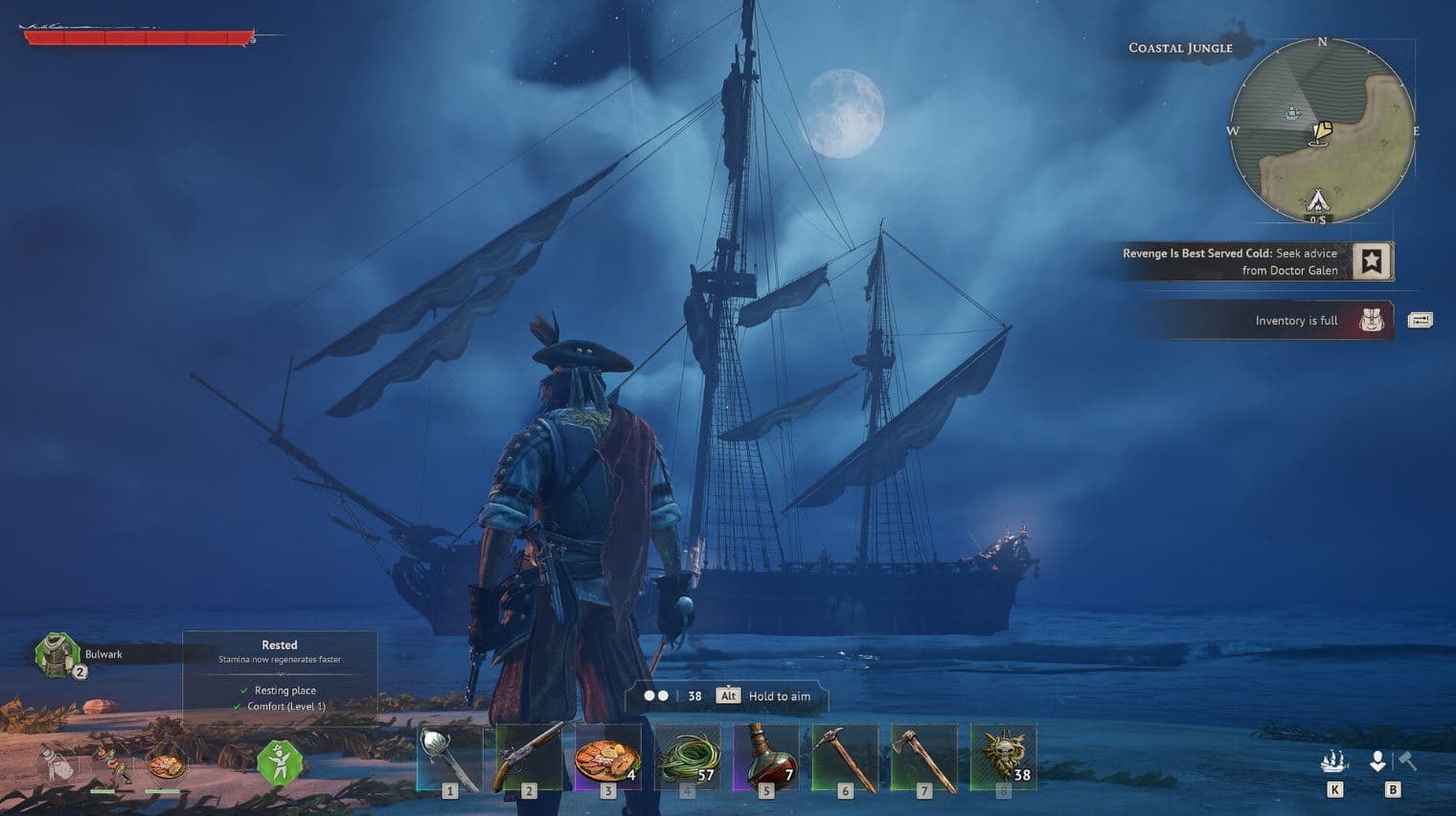Open the Revenge Is Best Served Cold quest
This screenshot has height=816, width=1456.
click(x=1229, y=261)
